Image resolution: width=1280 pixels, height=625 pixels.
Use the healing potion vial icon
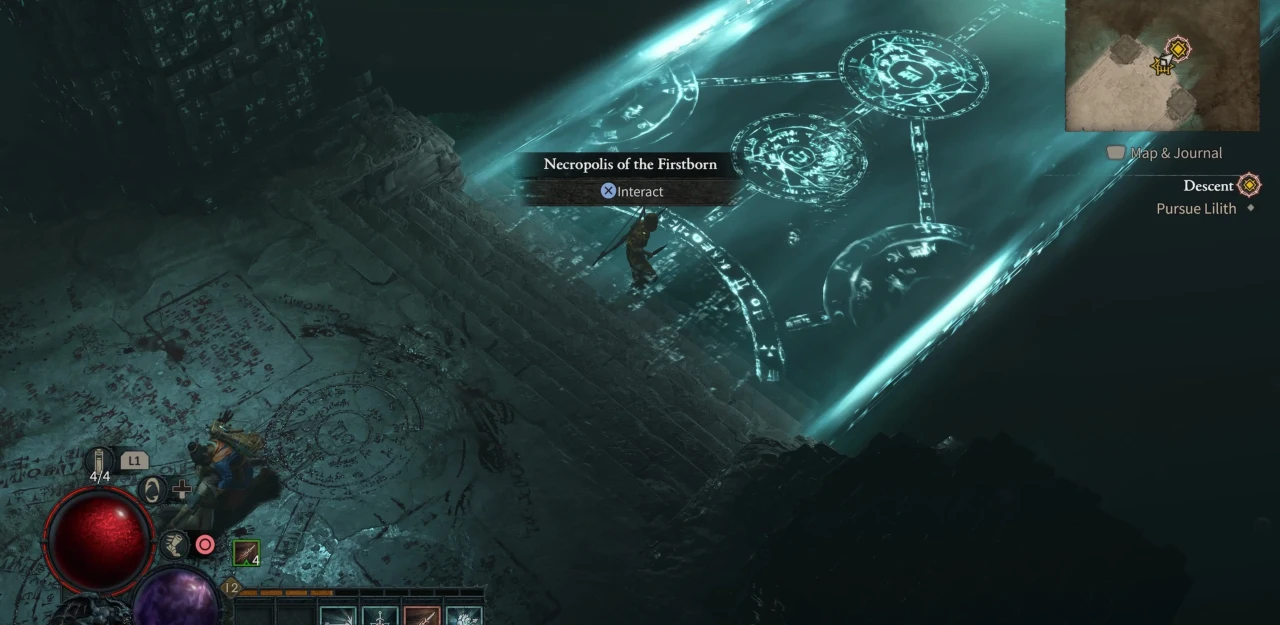click(x=100, y=462)
